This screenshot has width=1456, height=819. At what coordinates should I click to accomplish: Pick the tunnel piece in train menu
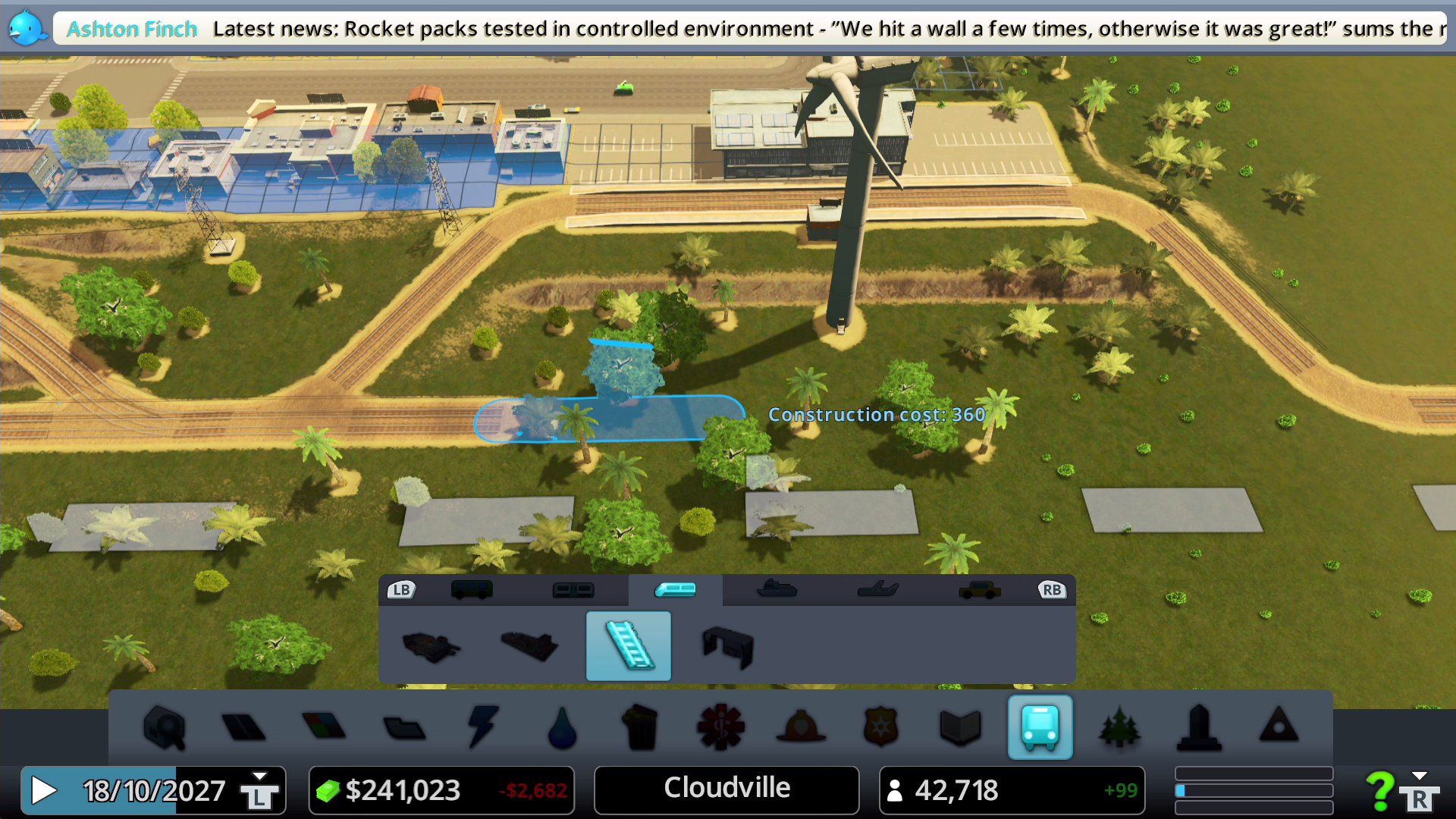pos(726,646)
